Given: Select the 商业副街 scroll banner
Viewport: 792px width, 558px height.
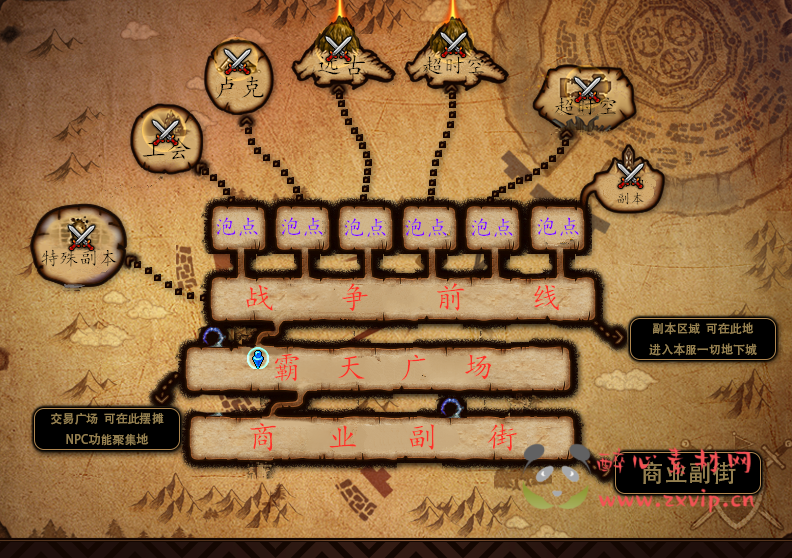Looking at the screenshot, I should click(x=382, y=437).
